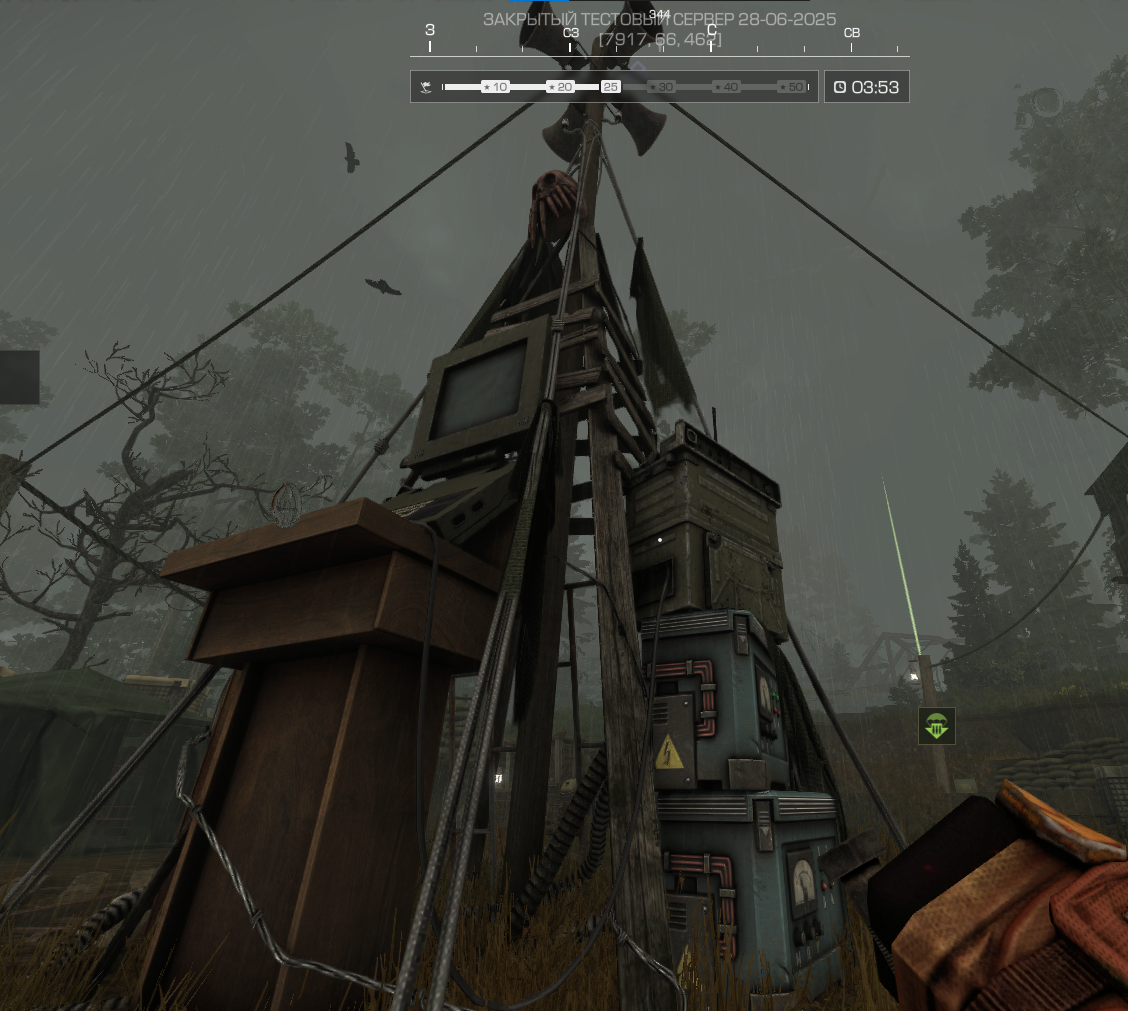The width and height of the screenshot is (1128, 1011).
Task: Select the star 30 progress milestone
Action: click(x=661, y=87)
